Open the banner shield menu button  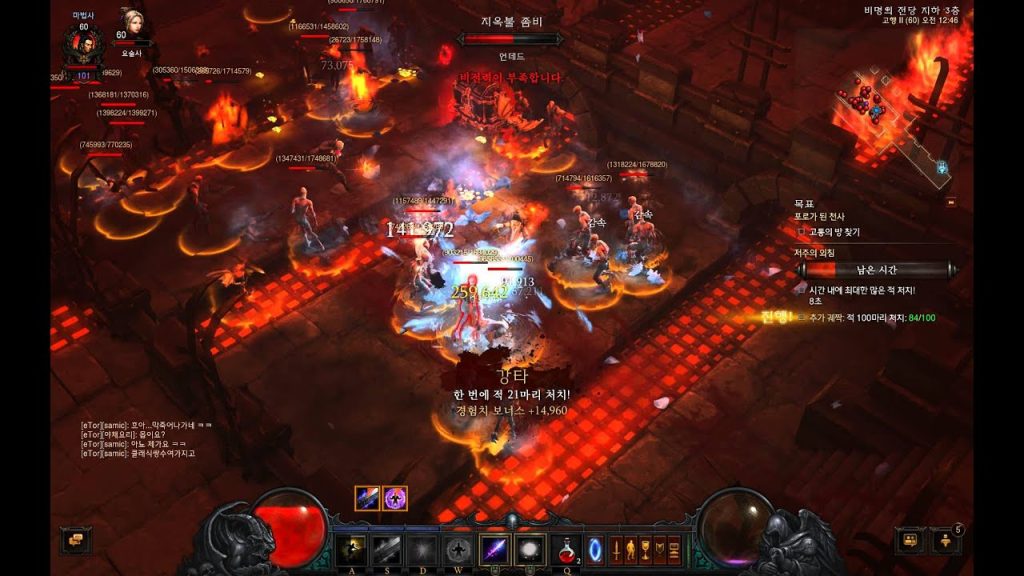tap(660, 549)
